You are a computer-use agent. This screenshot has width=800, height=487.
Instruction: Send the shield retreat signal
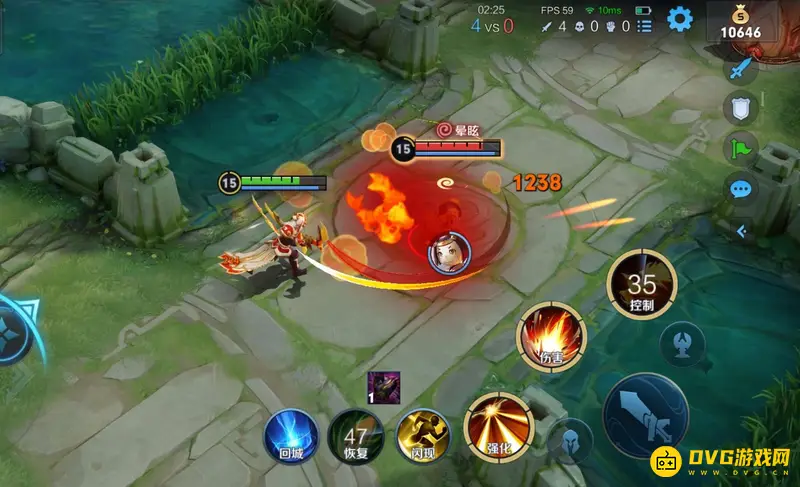pyautogui.click(x=740, y=110)
